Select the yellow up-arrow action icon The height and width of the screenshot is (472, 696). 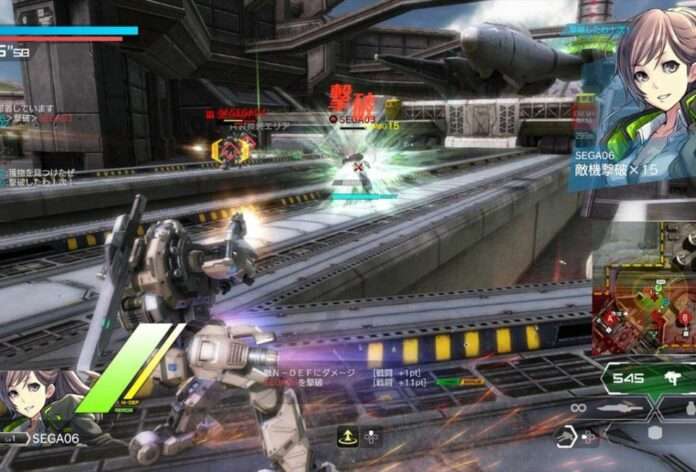pyautogui.click(x=348, y=435)
